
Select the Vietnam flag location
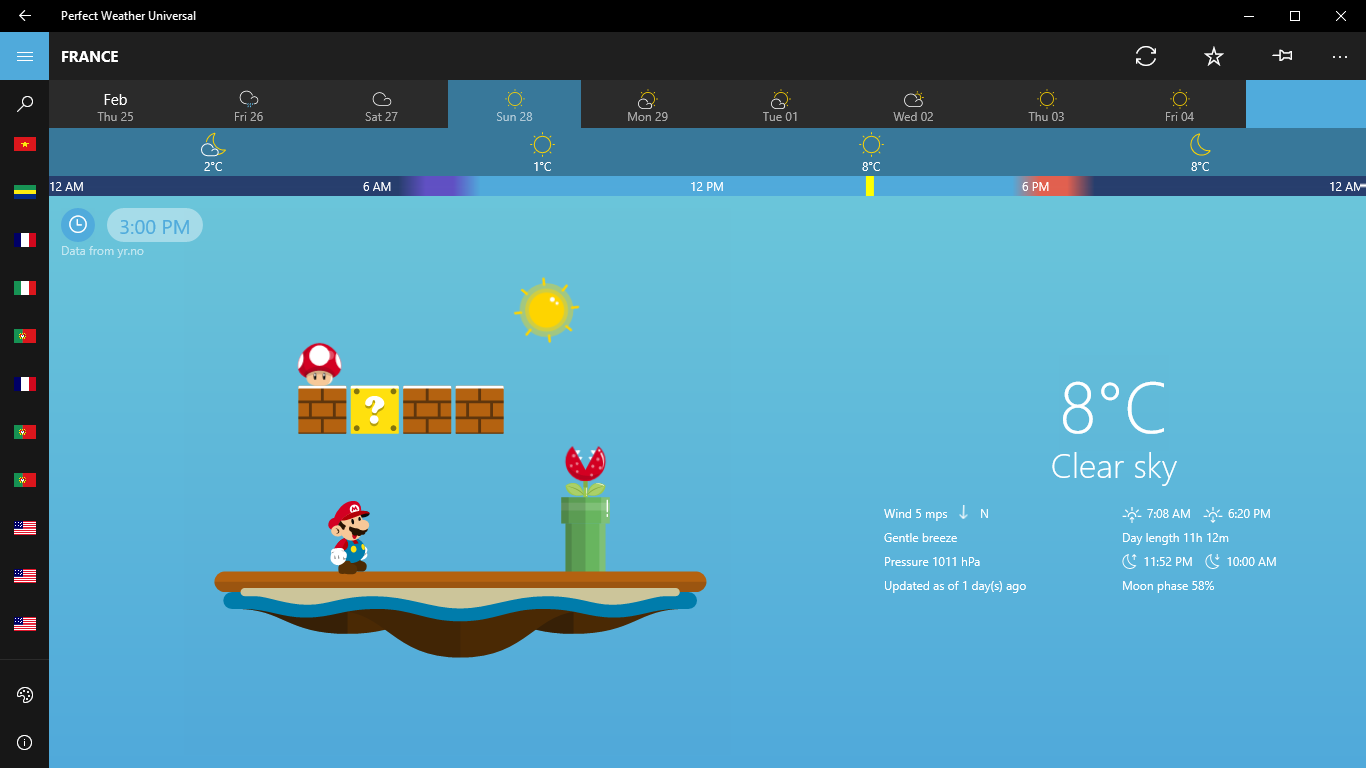[x=24, y=143]
